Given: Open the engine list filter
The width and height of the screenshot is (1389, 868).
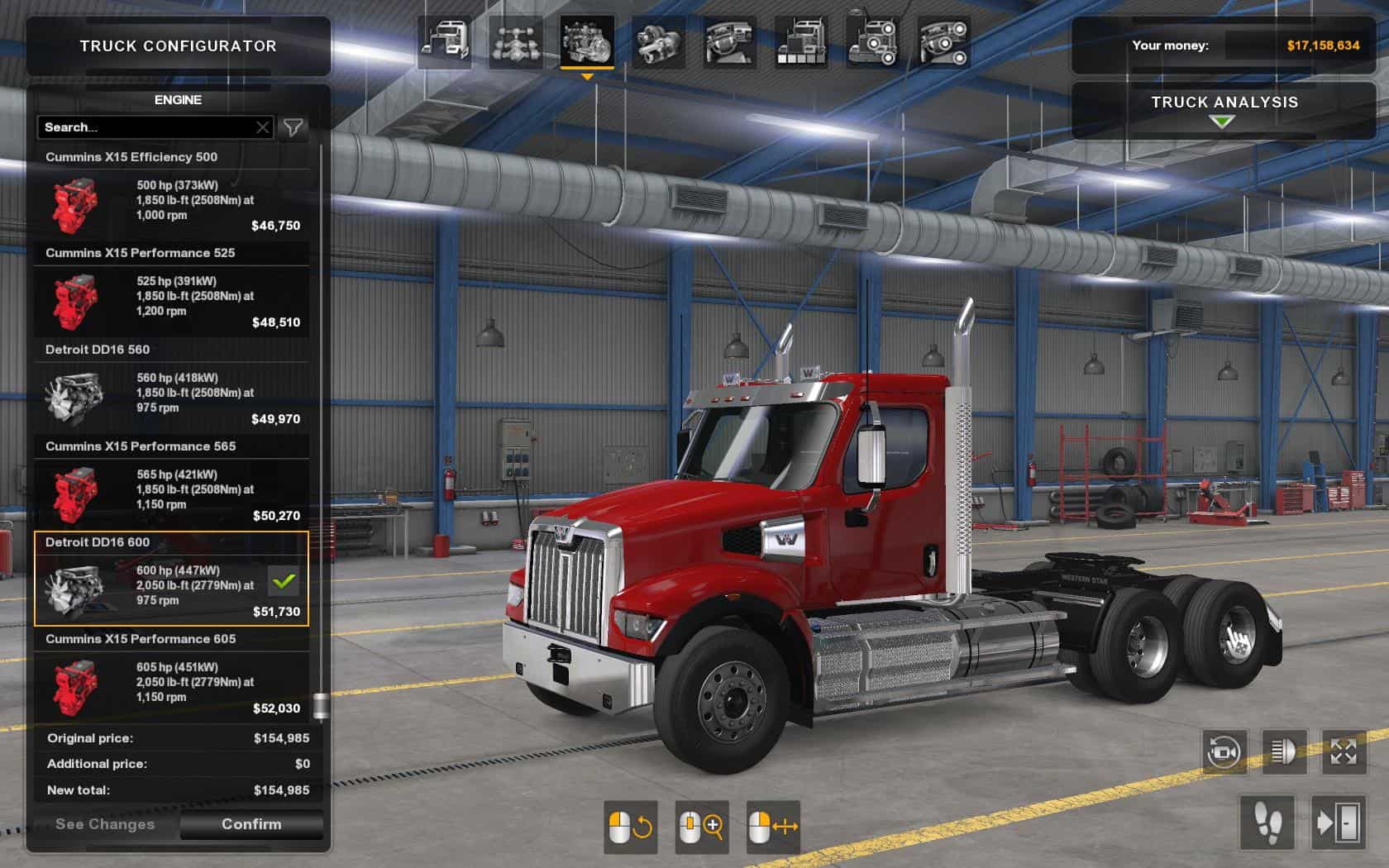Looking at the screenshot, I should [294, 127].
